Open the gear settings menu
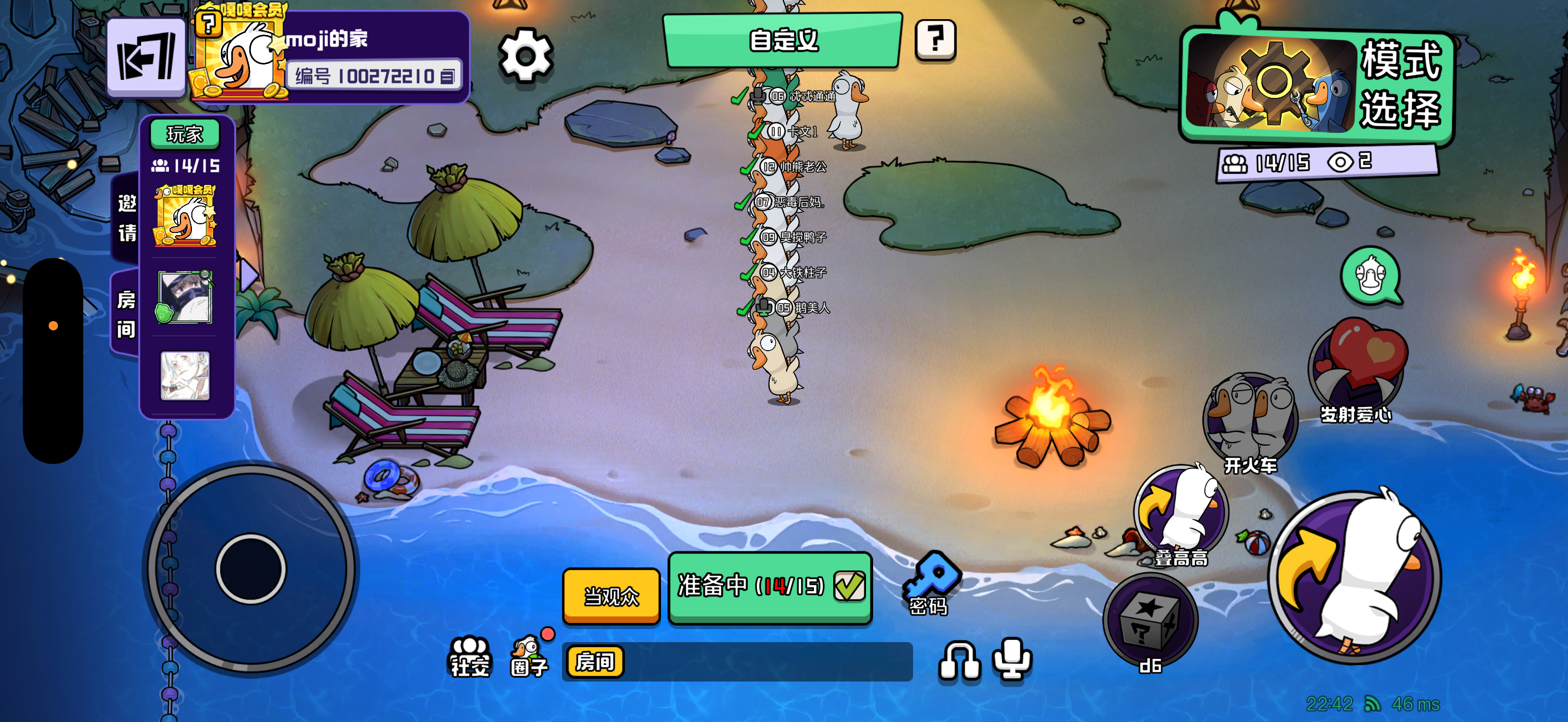 525,56
